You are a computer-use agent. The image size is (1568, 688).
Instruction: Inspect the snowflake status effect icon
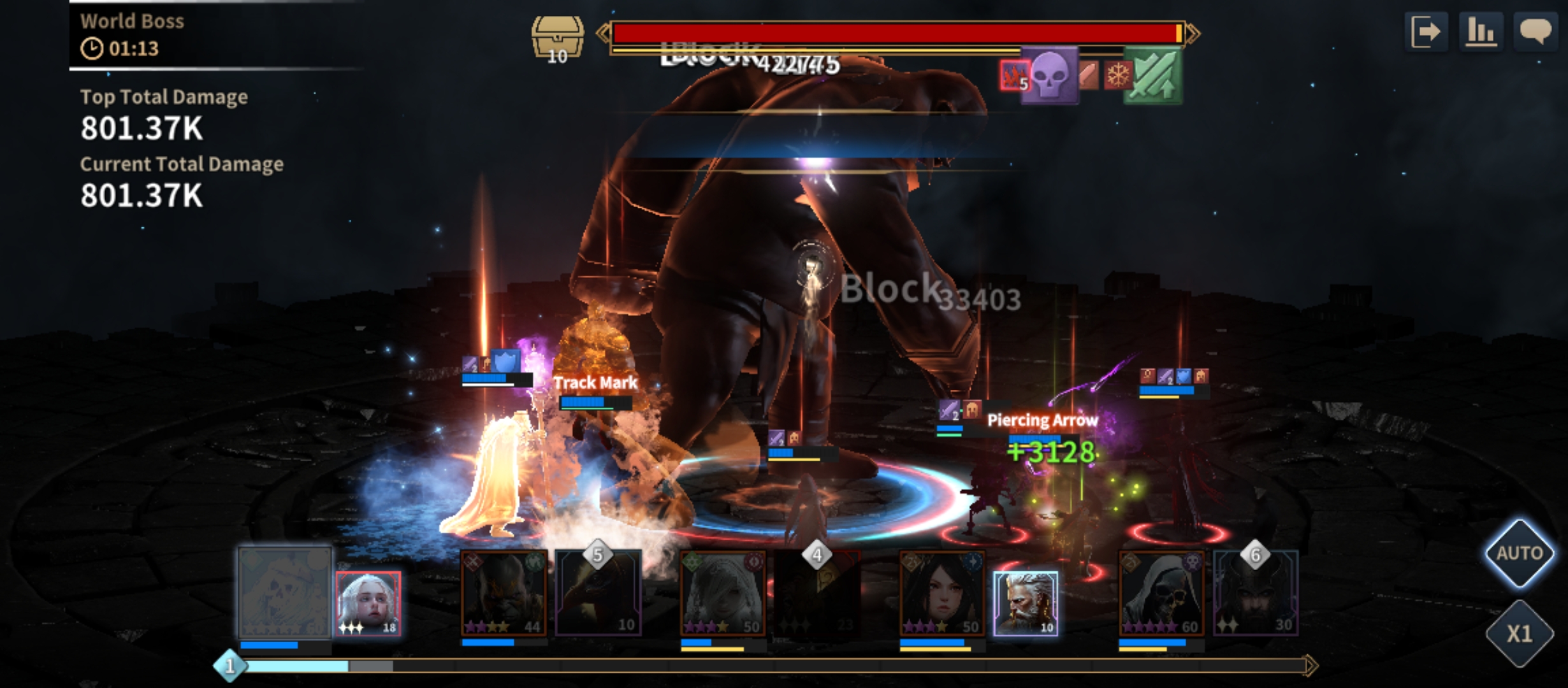(1117, 76)
